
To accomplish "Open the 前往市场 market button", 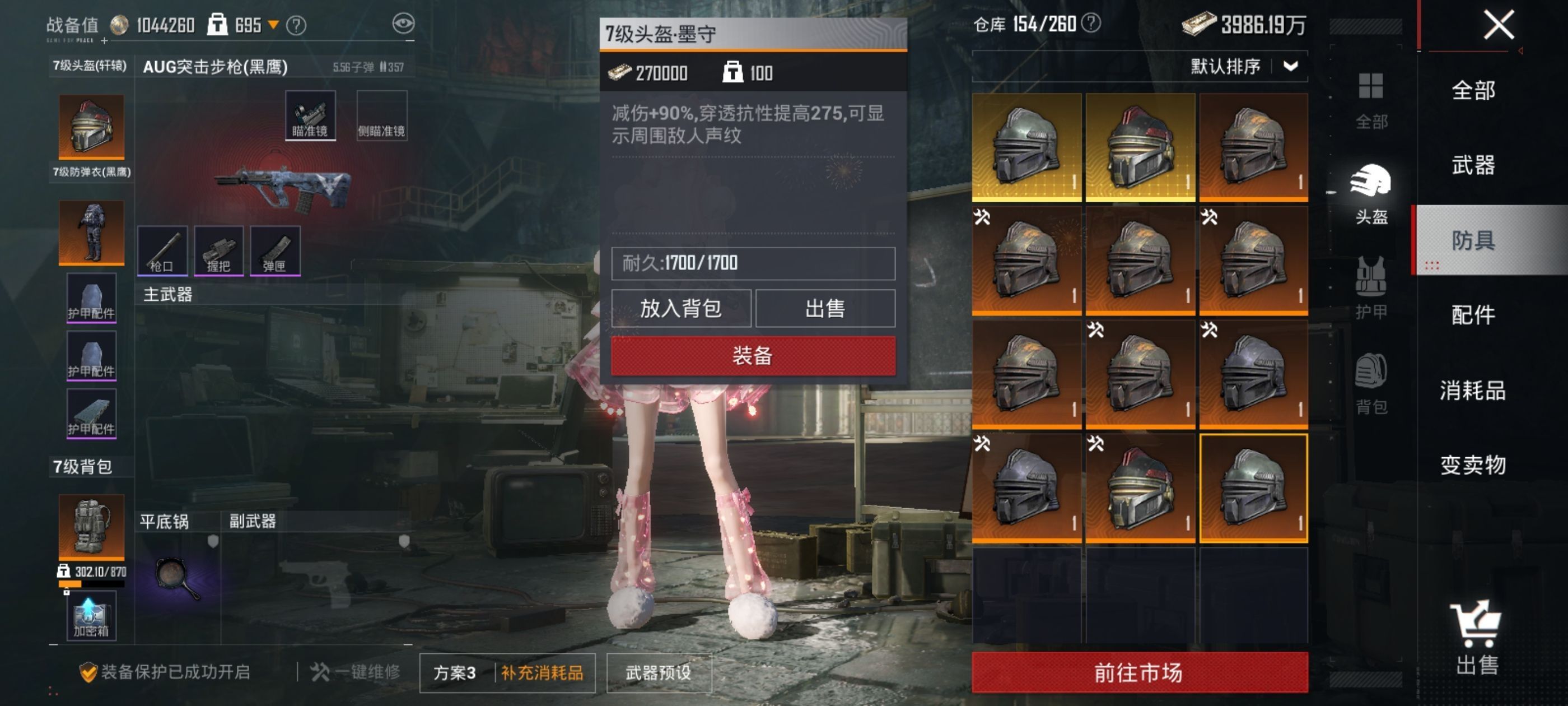I will click(1139, 672).
